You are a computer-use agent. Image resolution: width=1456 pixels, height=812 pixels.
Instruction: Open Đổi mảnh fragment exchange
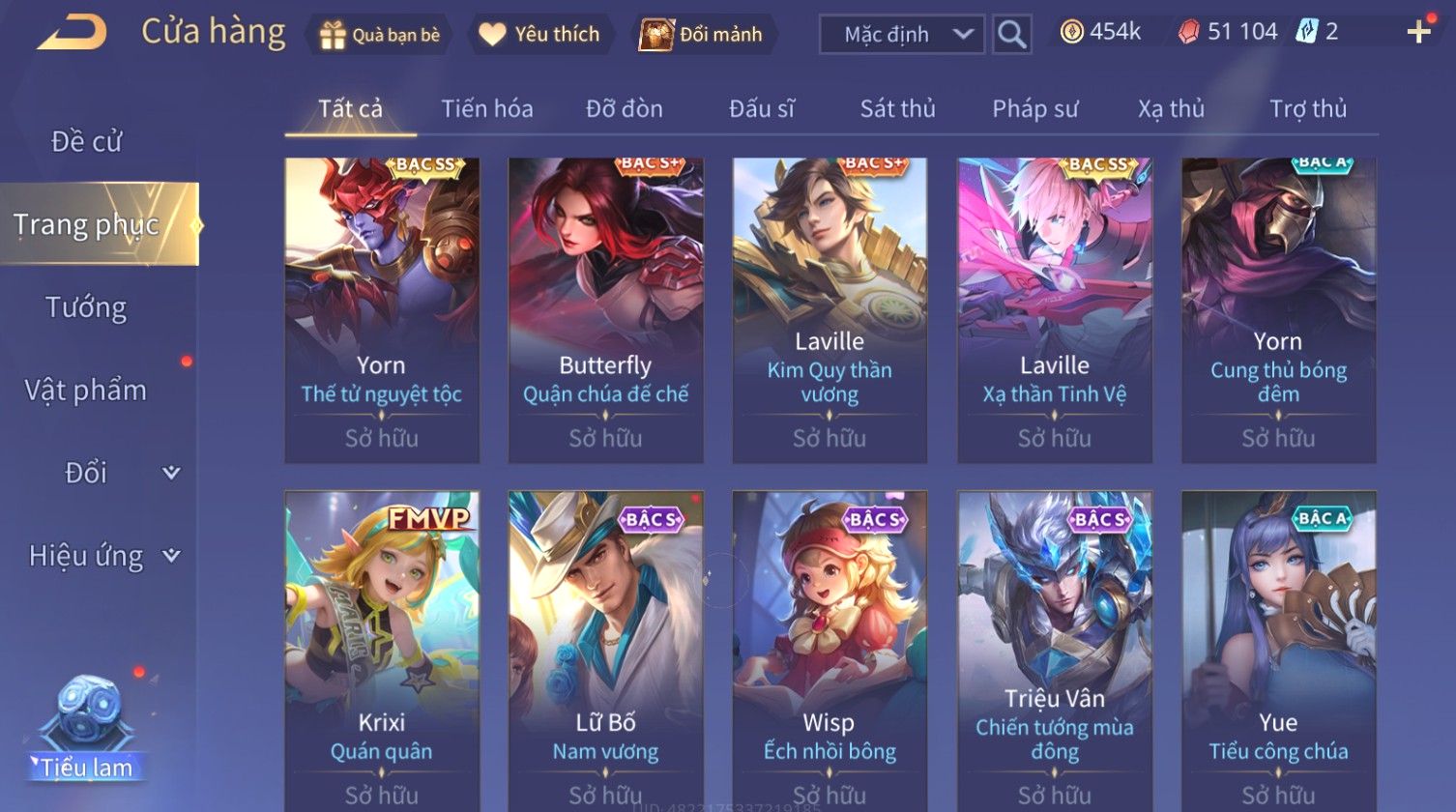(703, 35)
